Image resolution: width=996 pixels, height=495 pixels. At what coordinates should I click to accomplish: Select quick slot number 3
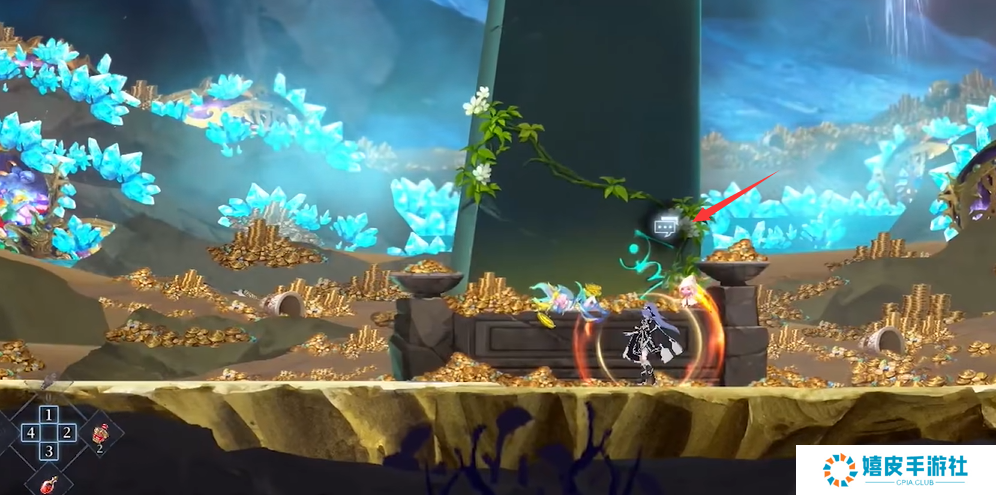tap(48, 451)
